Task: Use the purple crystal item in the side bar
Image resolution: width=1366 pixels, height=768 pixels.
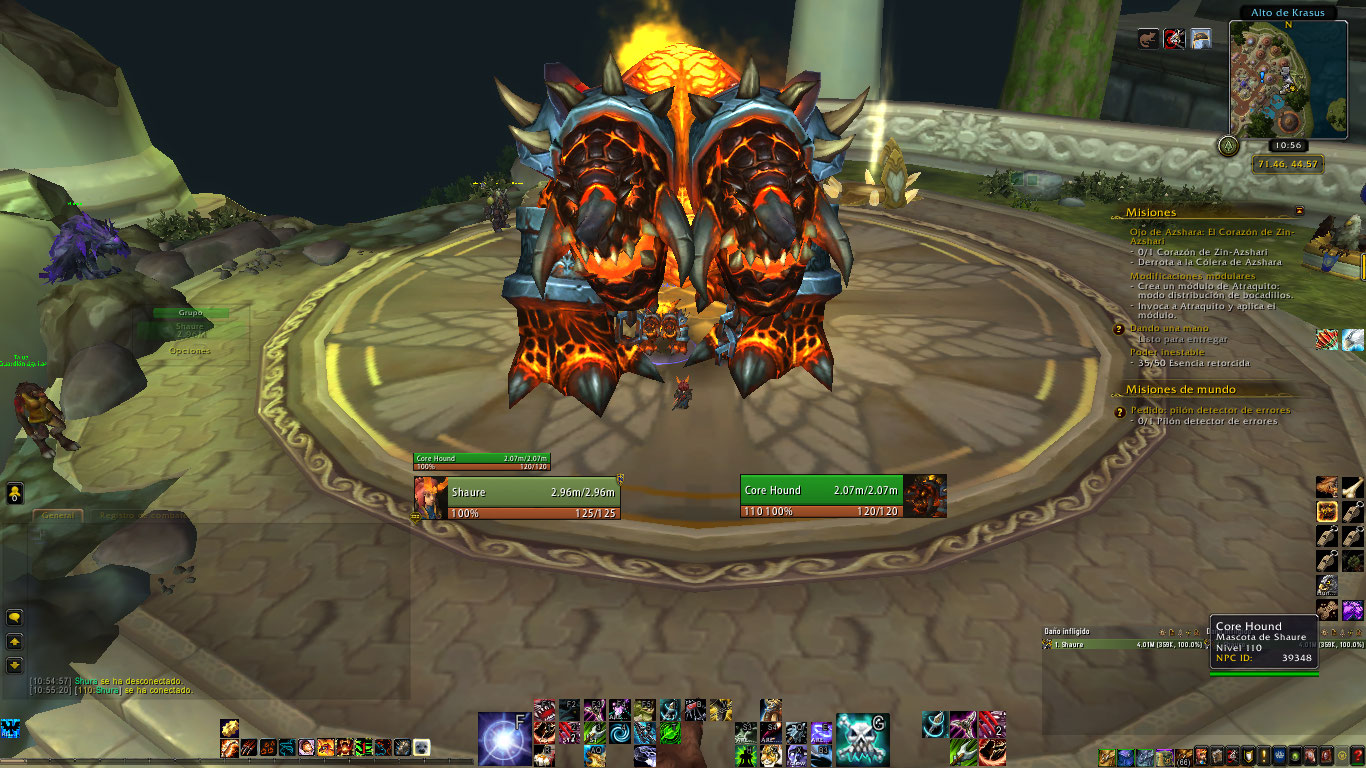Action: tap(1352, 610)
